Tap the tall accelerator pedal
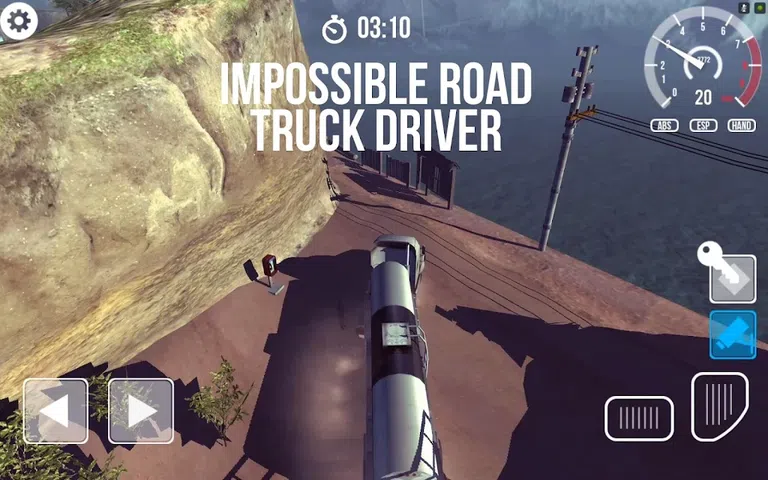 tap(719, 407)
